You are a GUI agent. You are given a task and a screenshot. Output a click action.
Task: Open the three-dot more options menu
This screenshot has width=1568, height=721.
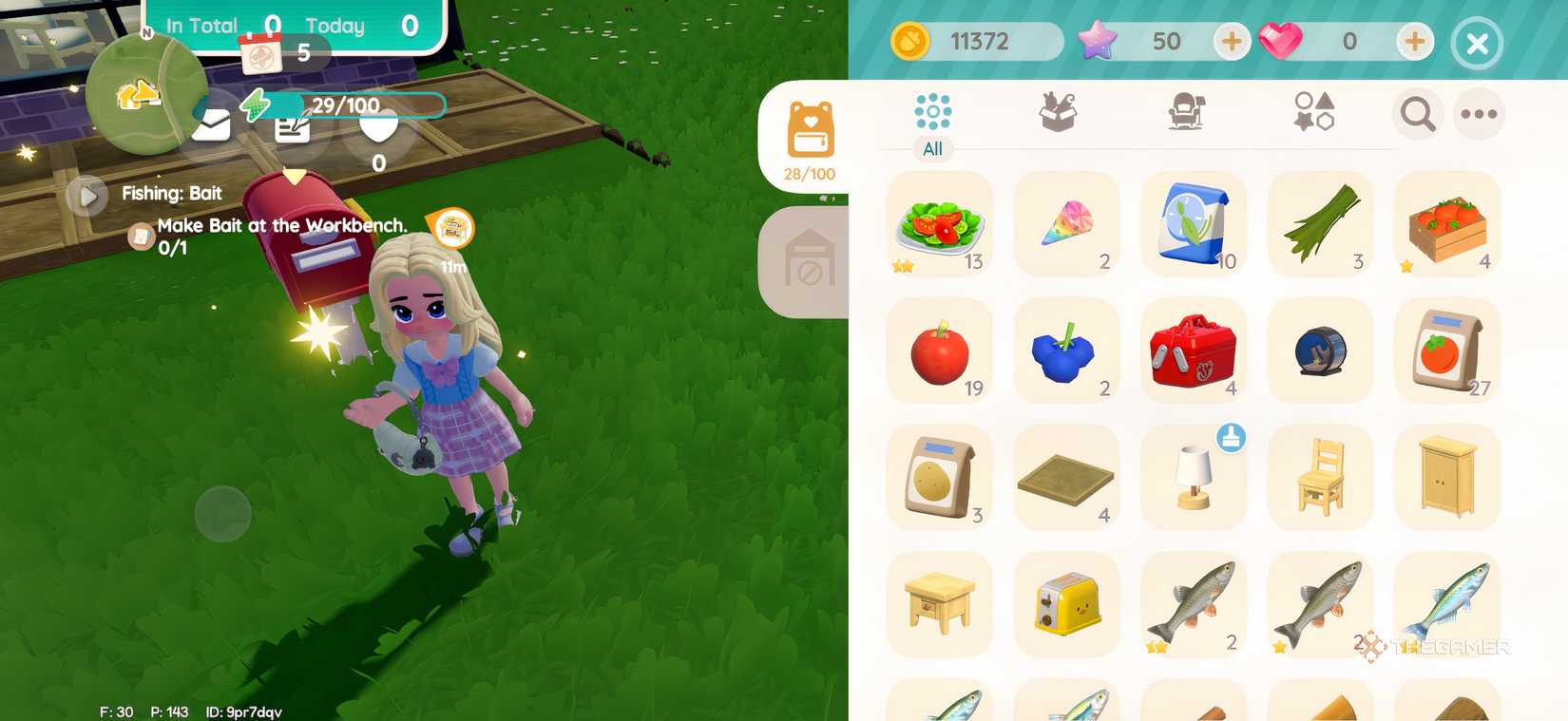coord(1479,114)
